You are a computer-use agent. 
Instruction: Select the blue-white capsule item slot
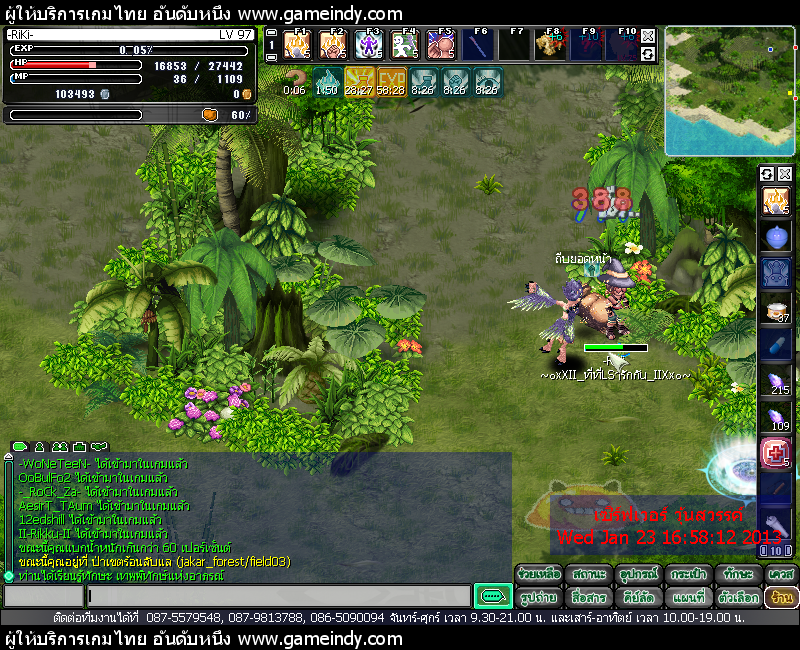pos(776,346)
